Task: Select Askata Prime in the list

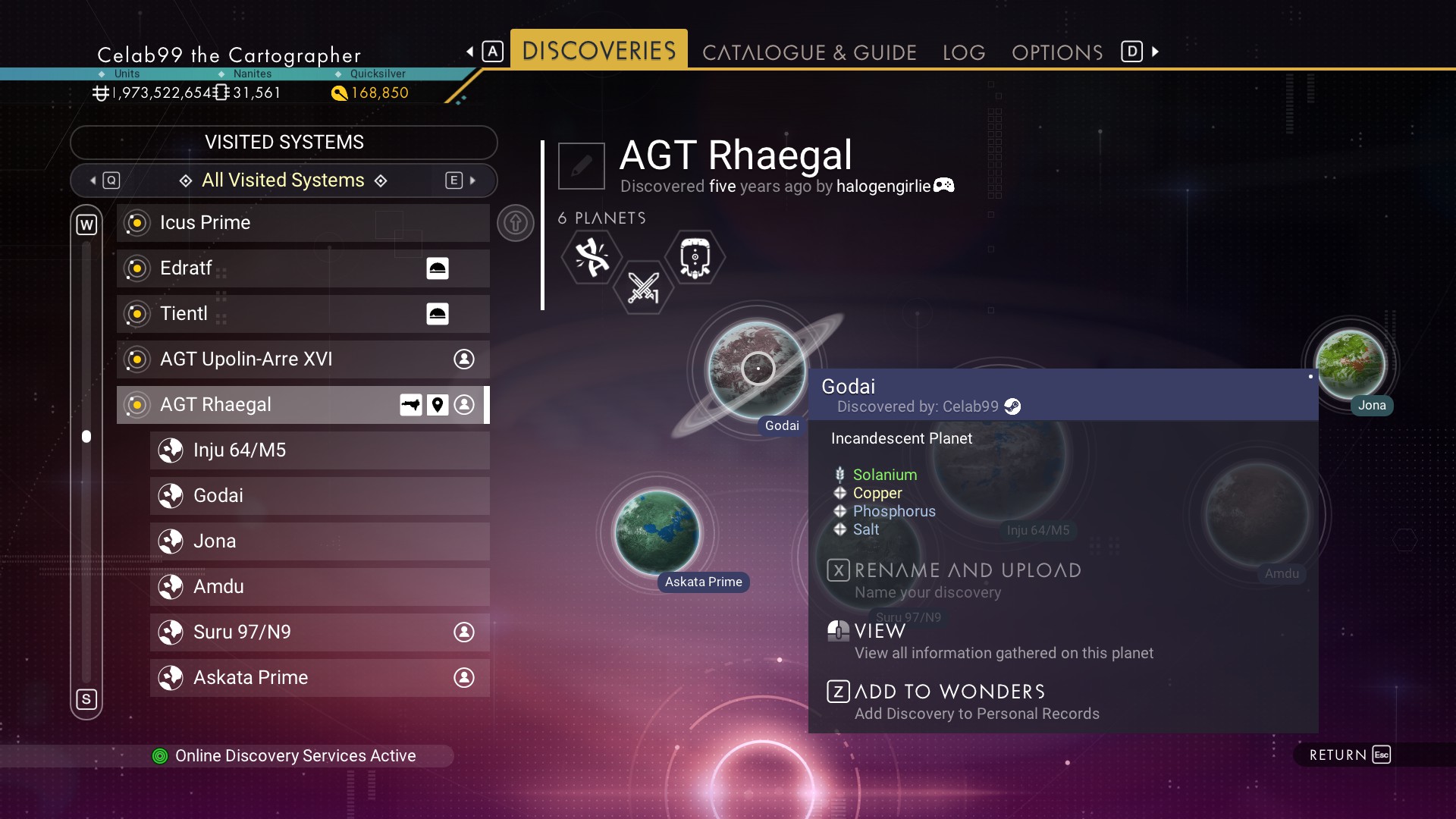Action: tap(319, 678)
